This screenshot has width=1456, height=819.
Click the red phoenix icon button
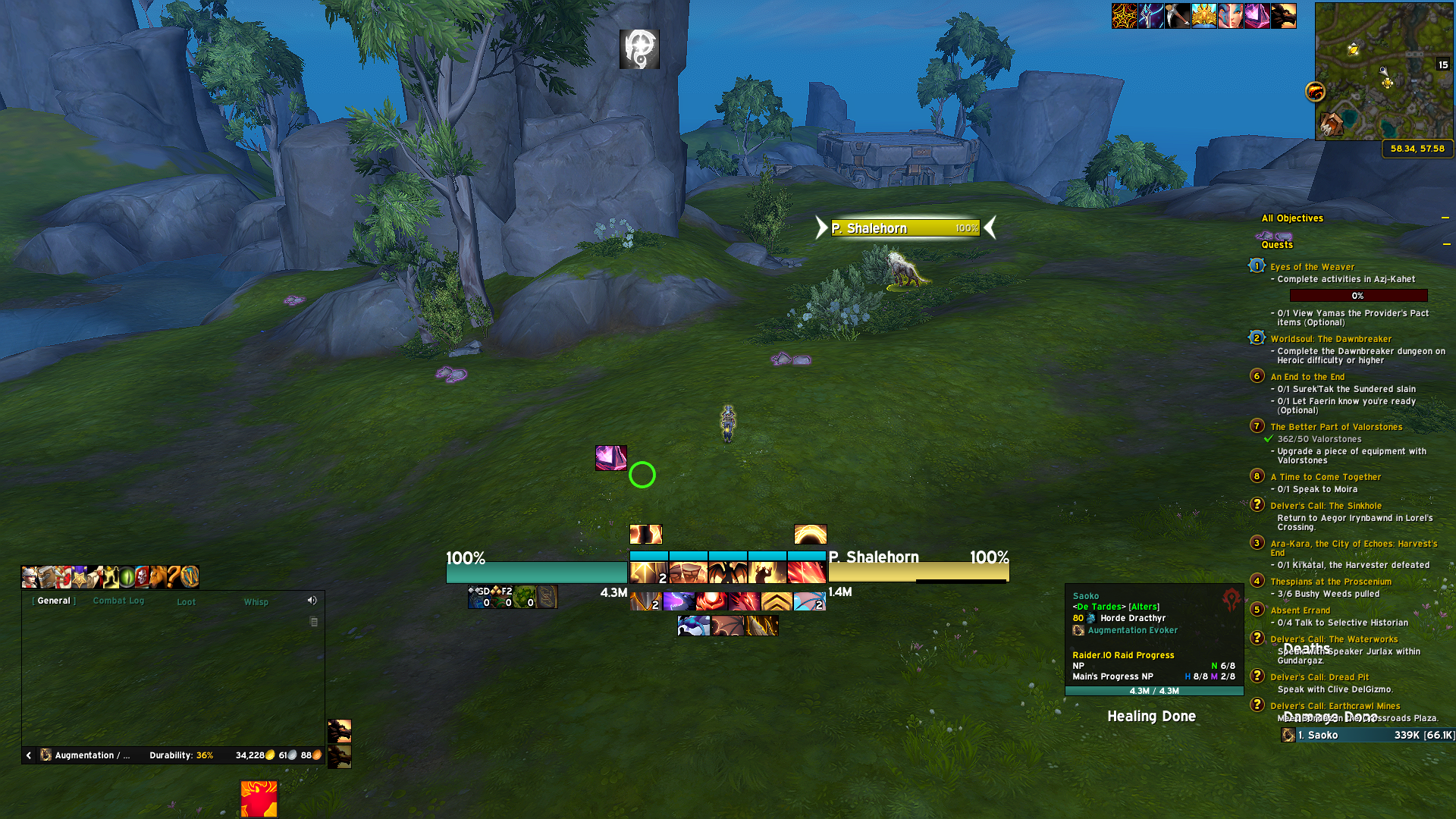pyautogui.click(x=259, y=799)
